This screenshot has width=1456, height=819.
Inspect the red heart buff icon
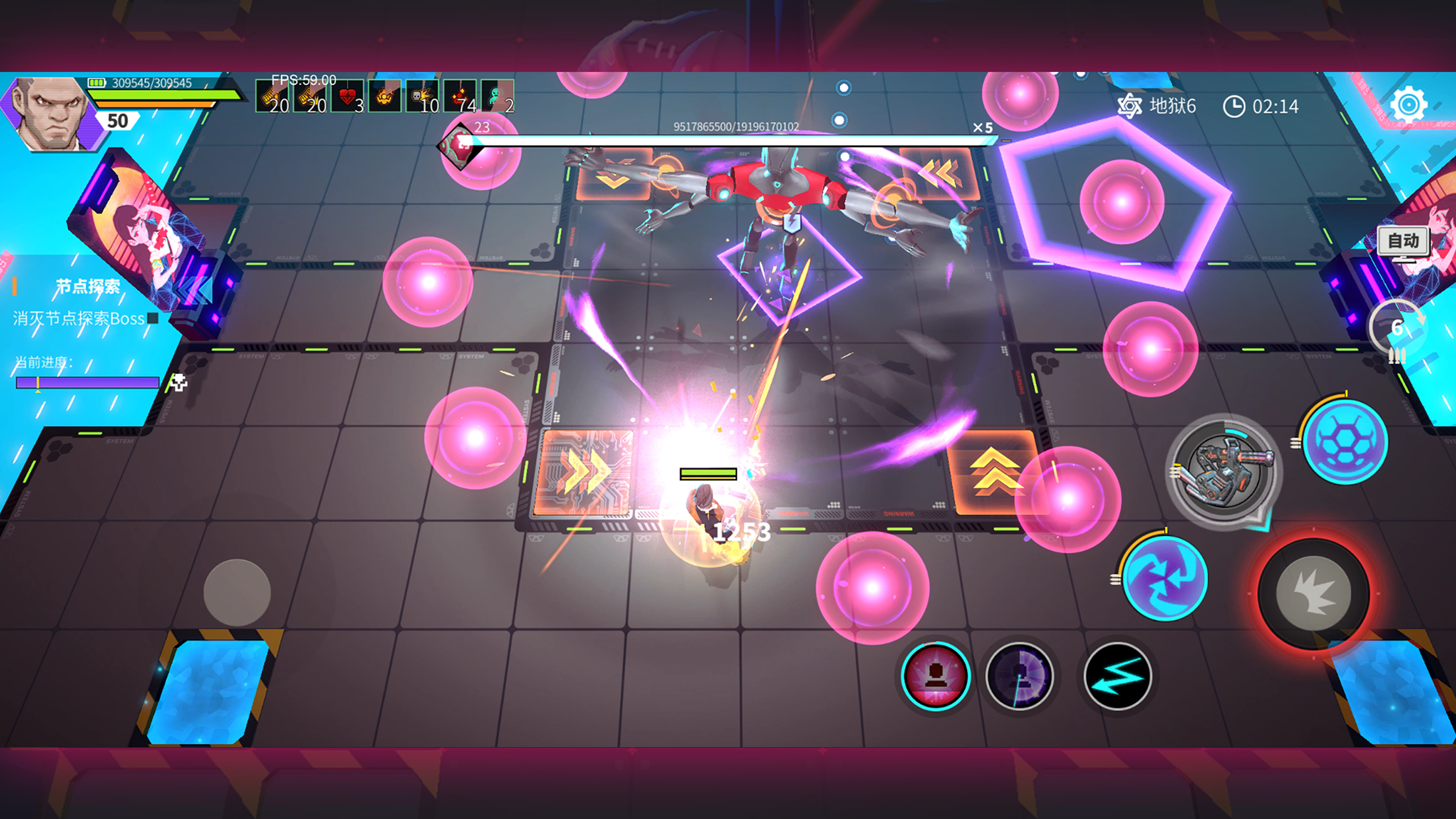tap(348, 97)
